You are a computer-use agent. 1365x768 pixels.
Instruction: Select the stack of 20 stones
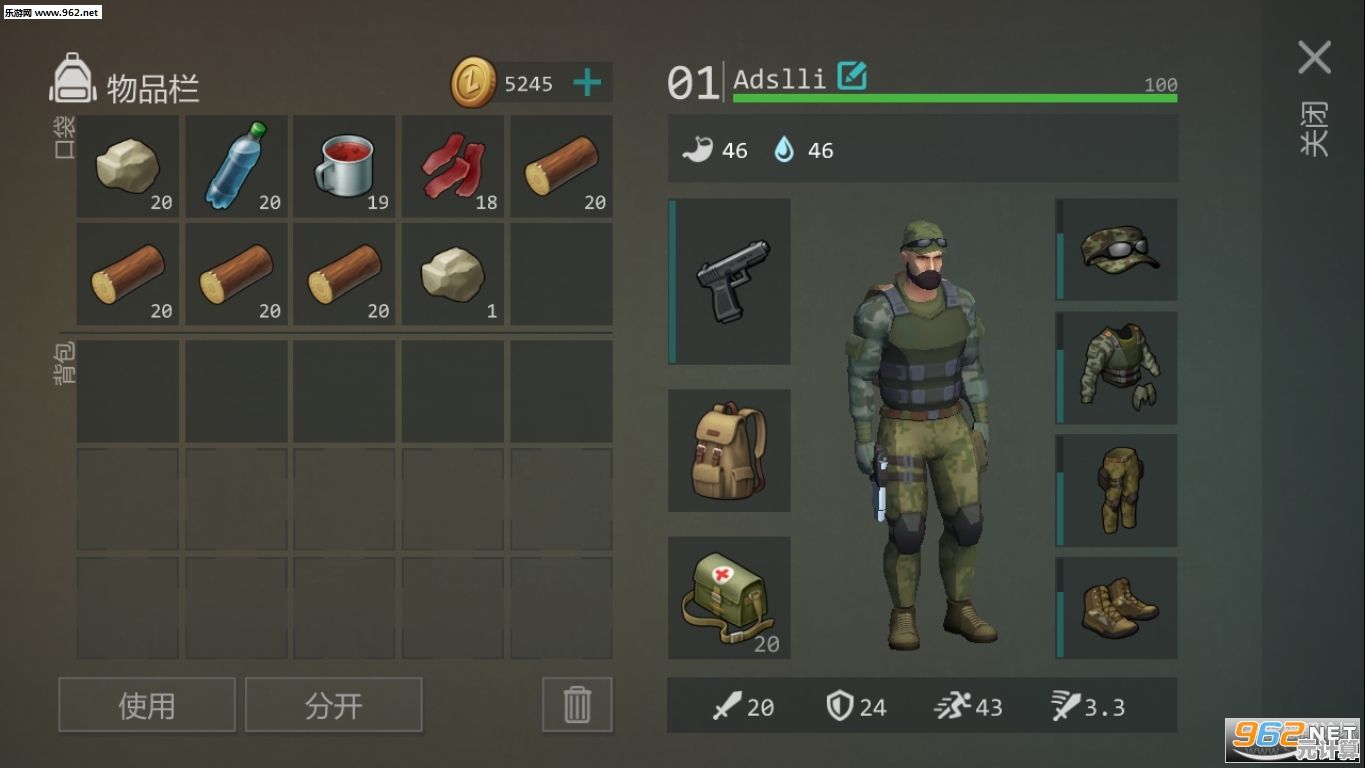click(128, 166)
